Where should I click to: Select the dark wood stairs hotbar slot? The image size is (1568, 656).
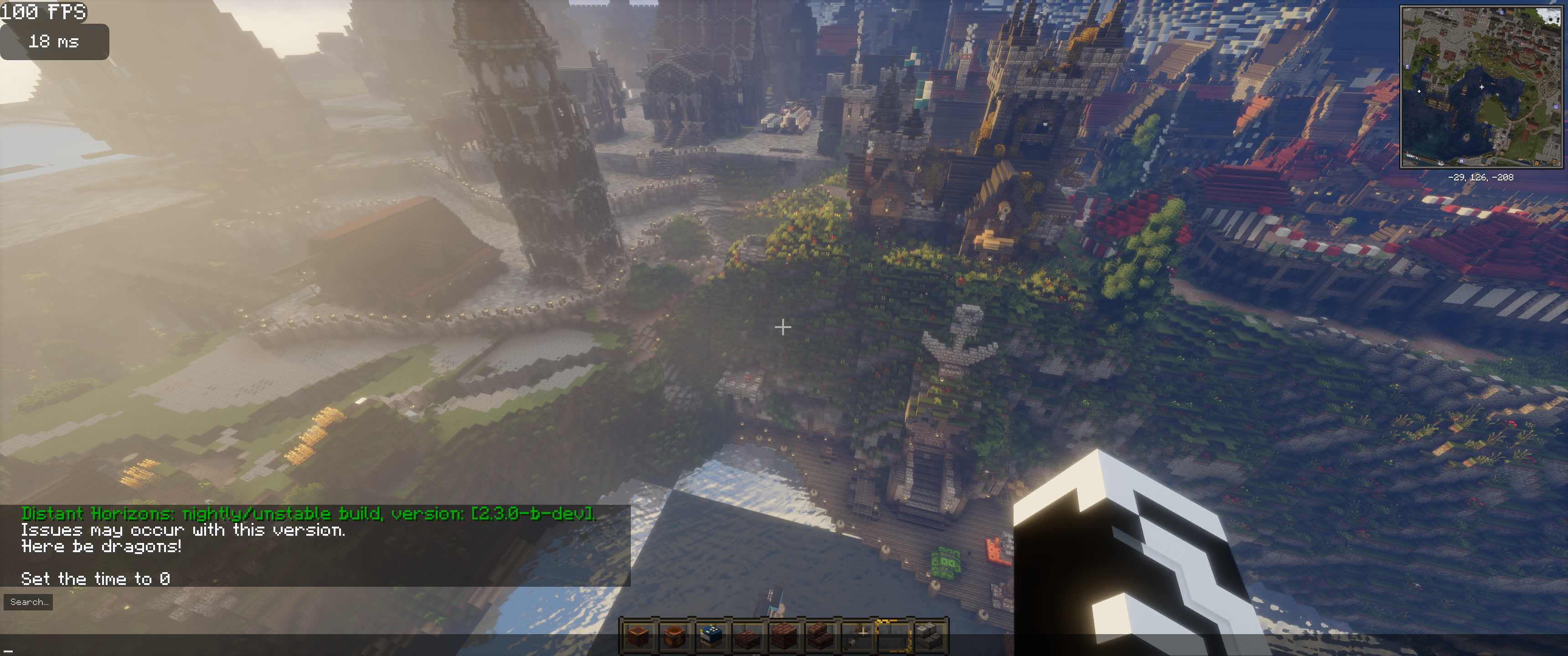820,636
